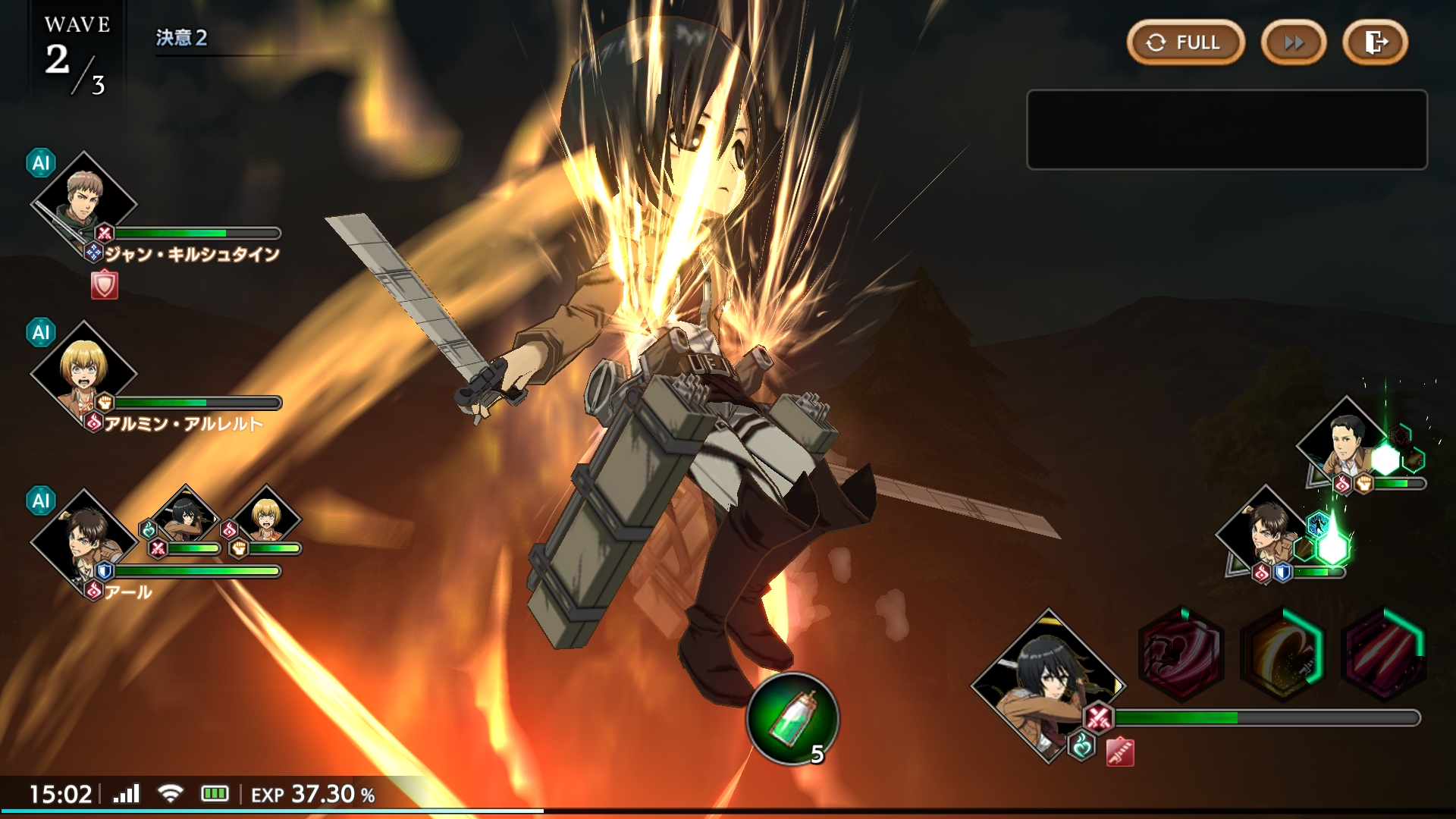1456x819 pixels.
Task: Toggle AI badge beside Armin's portrait
Action: click(x=41, y=332)
